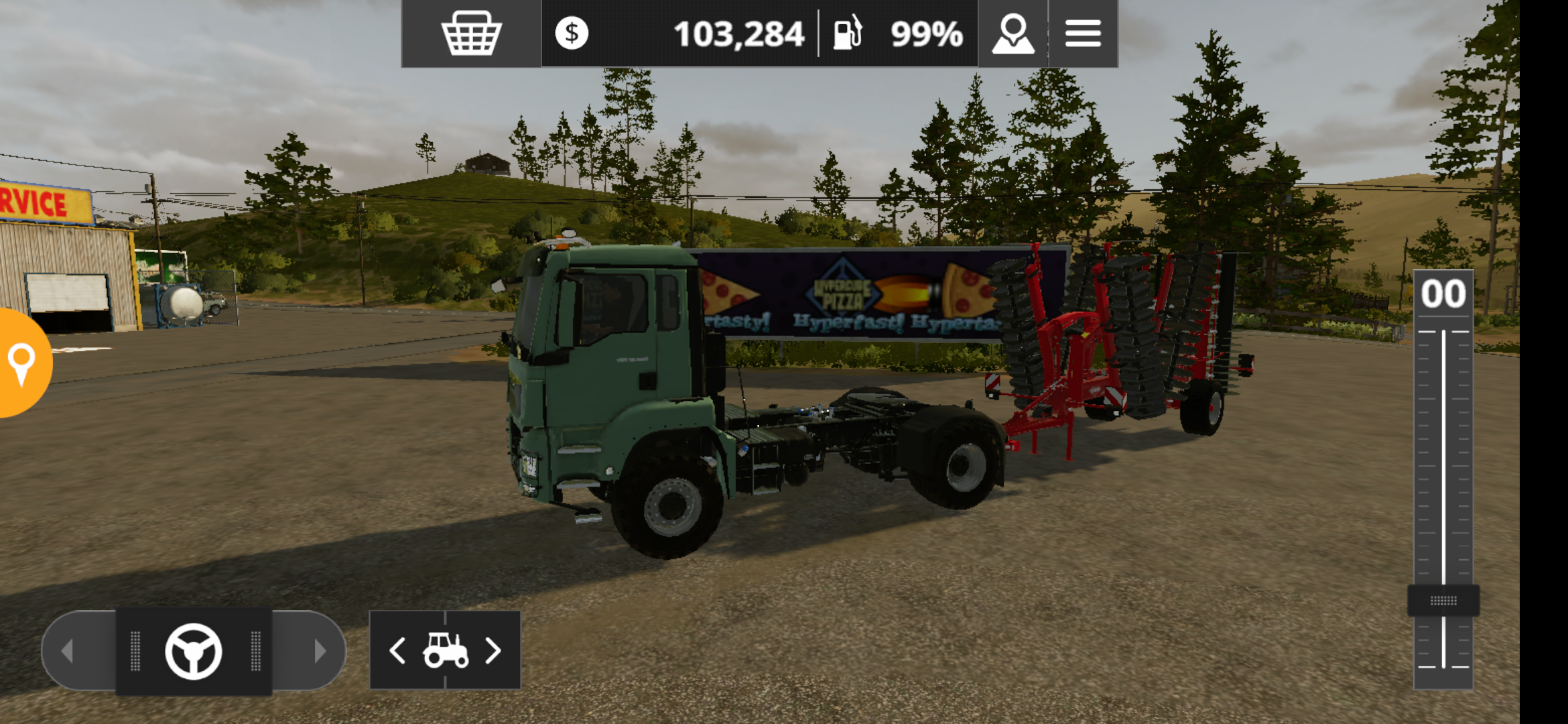
Task: Open the hamburger main menu
Action: [1083, 33]
